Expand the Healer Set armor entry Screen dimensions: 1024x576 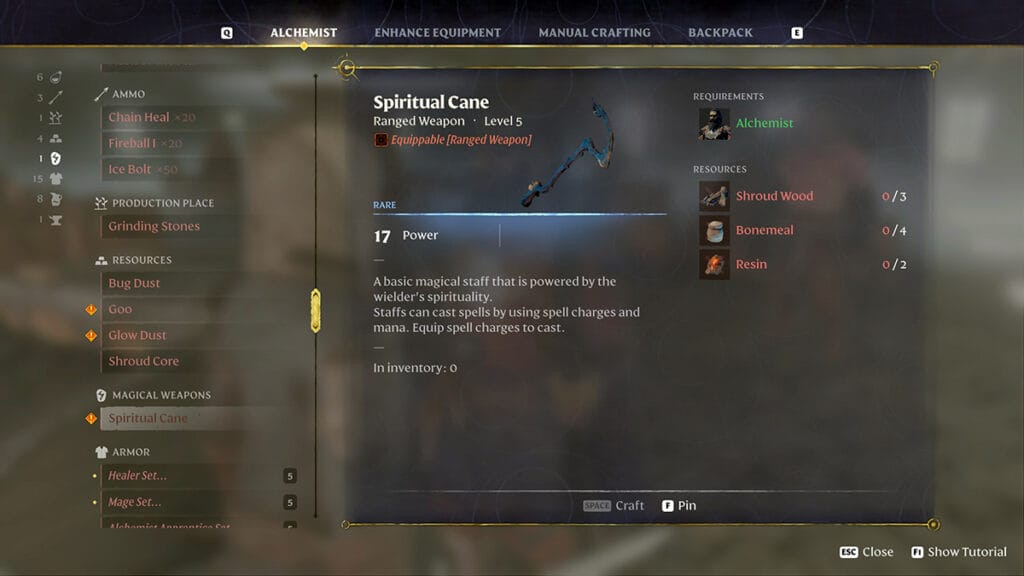[137, 475]
